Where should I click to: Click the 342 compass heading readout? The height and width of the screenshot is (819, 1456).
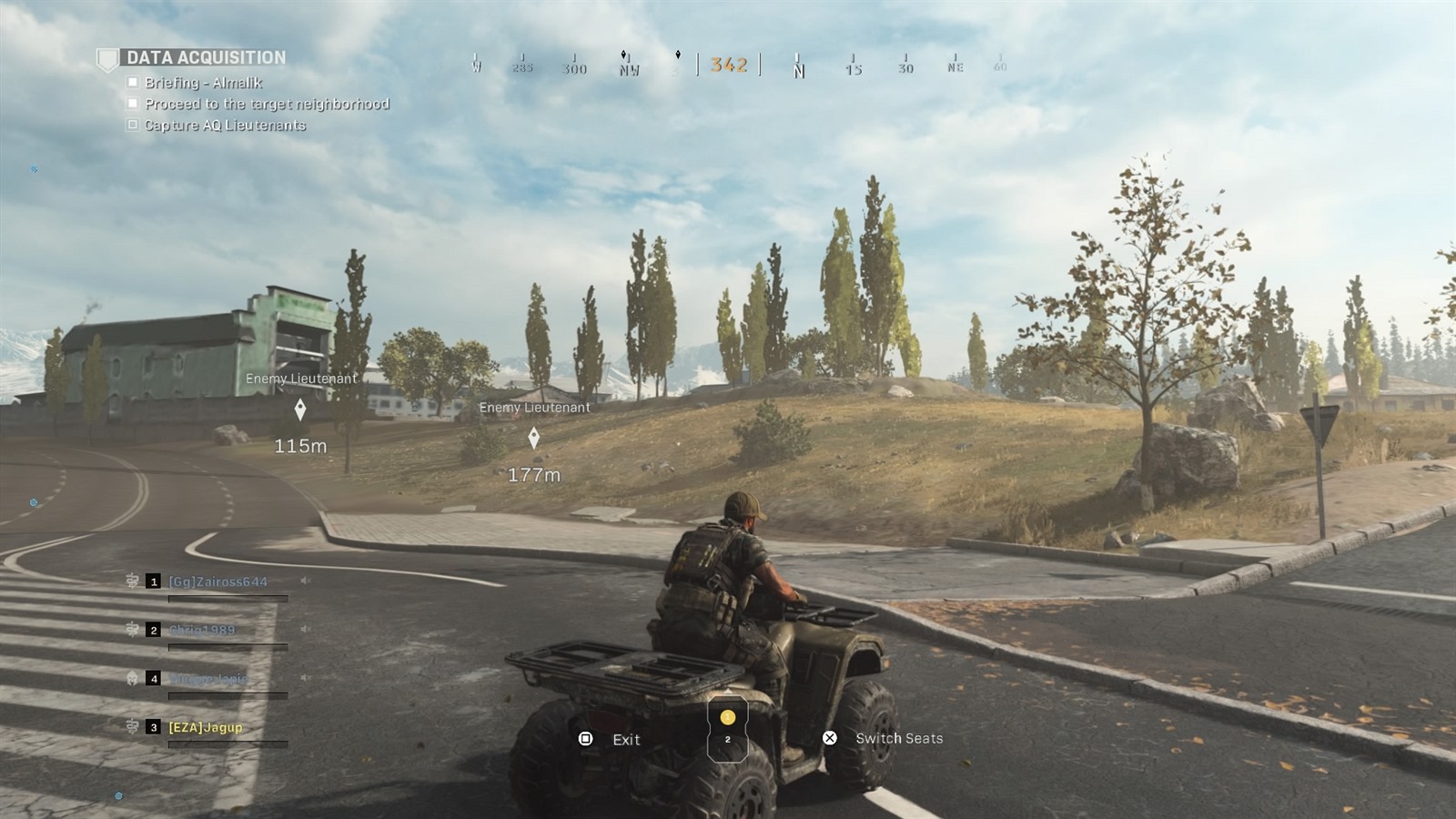pos(729,65)
